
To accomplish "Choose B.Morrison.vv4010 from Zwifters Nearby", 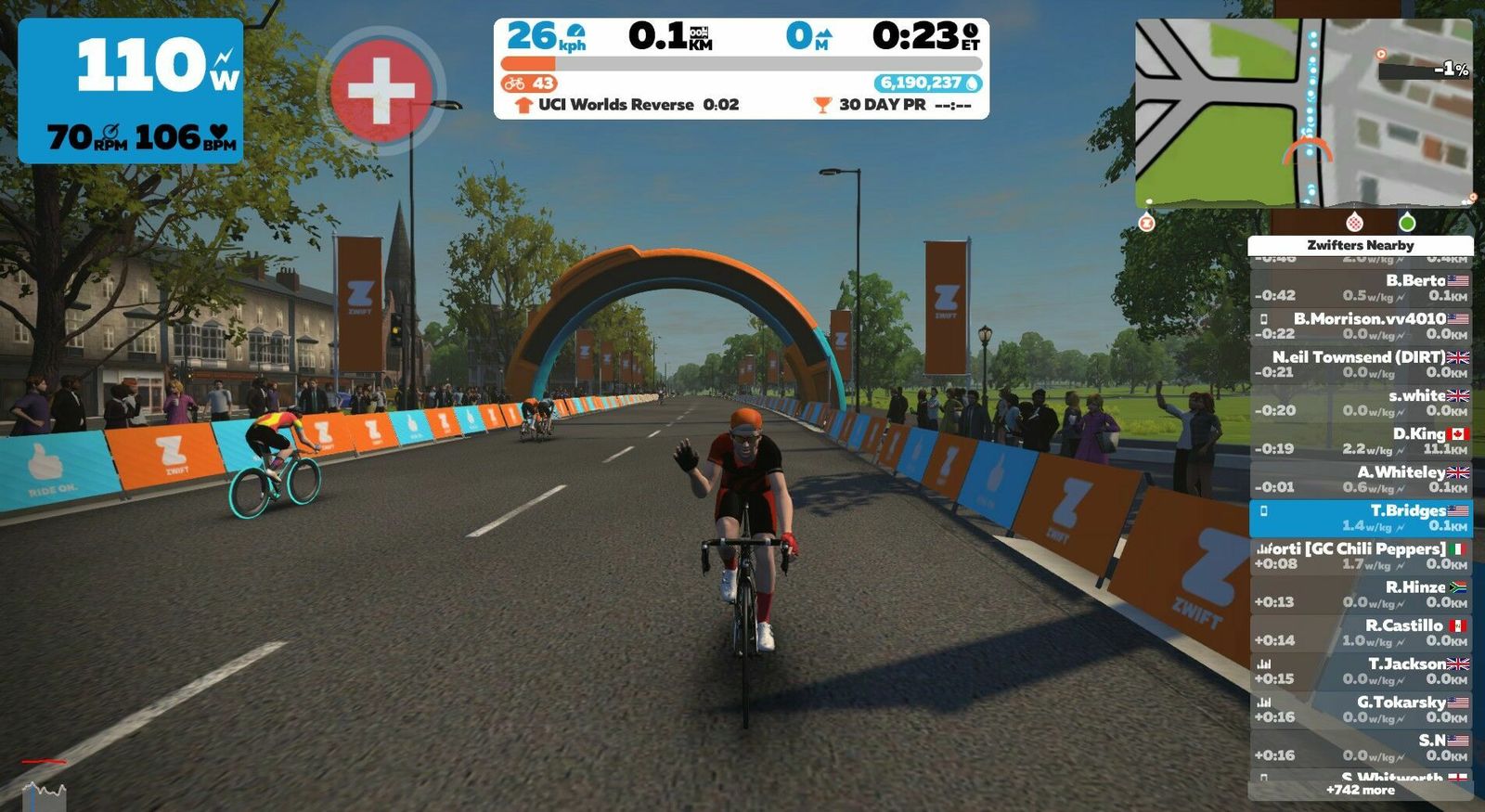I will (x=1360, y=326).
